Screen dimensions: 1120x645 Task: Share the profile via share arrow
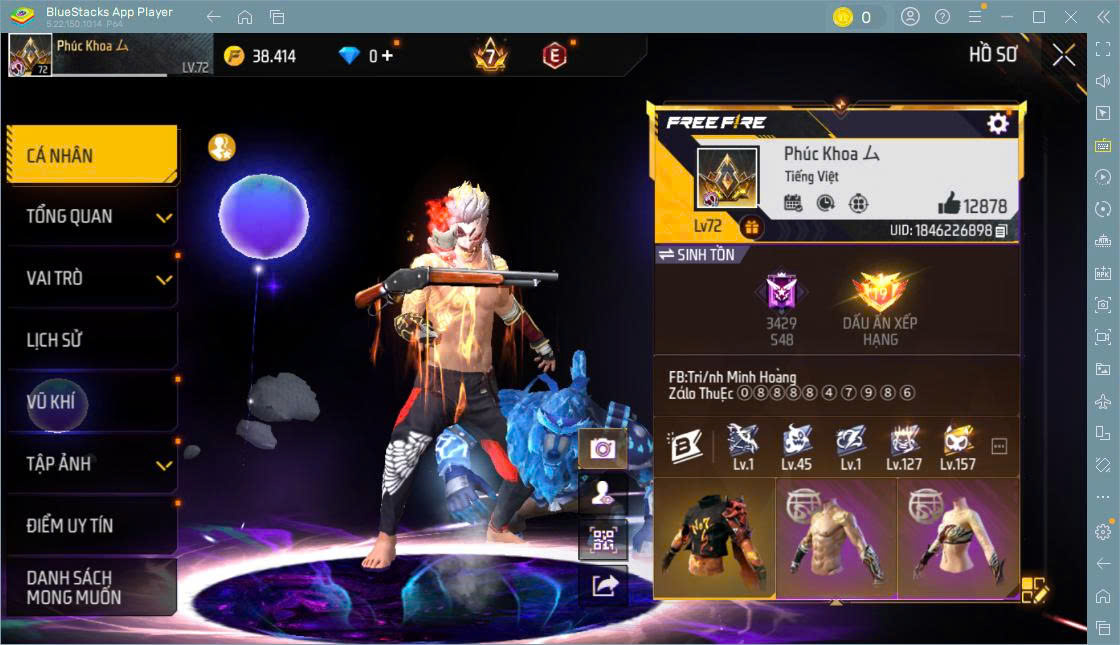point(603,586)
